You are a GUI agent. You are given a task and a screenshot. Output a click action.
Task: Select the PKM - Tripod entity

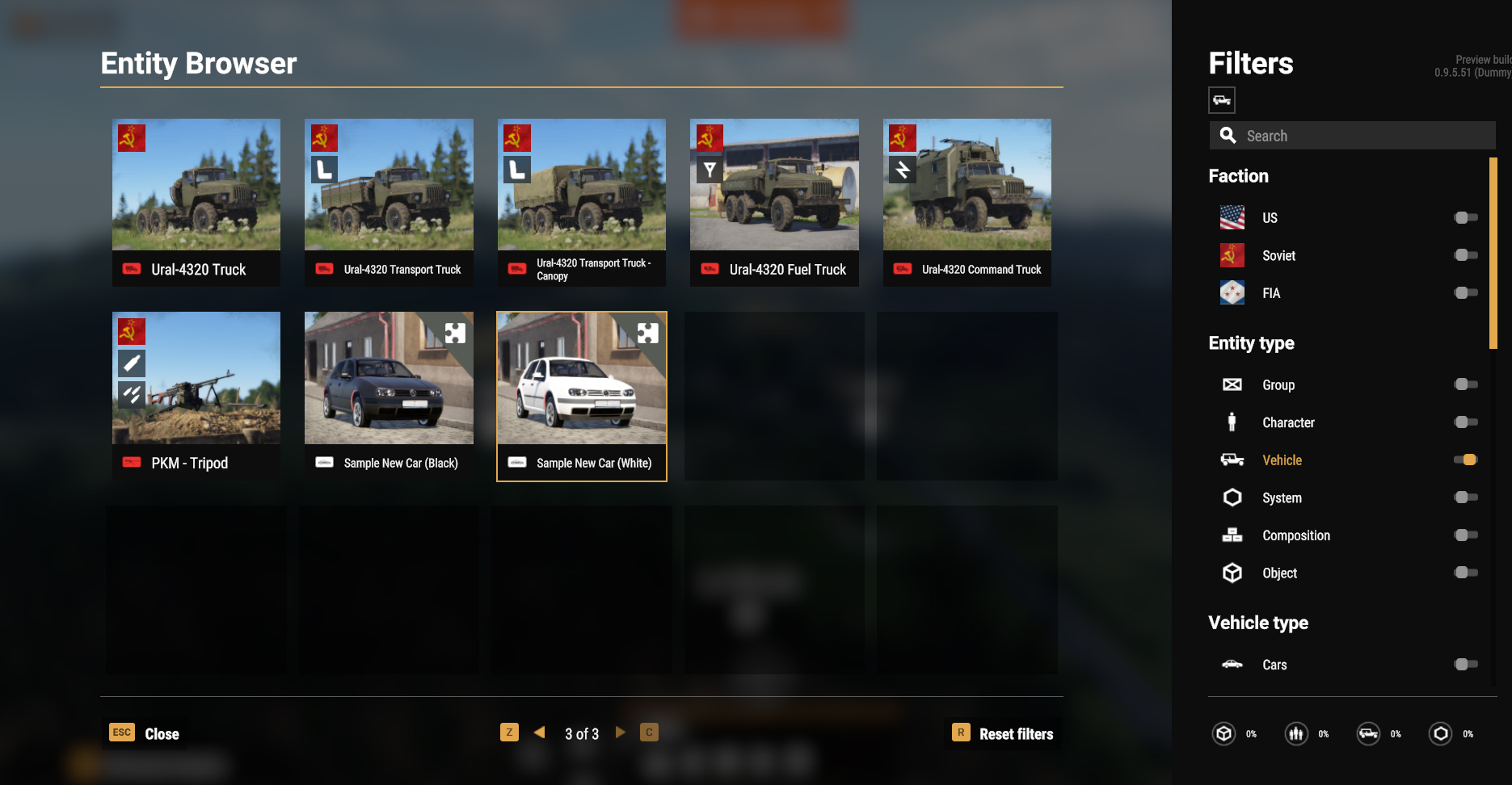click(x=196, y=395)
